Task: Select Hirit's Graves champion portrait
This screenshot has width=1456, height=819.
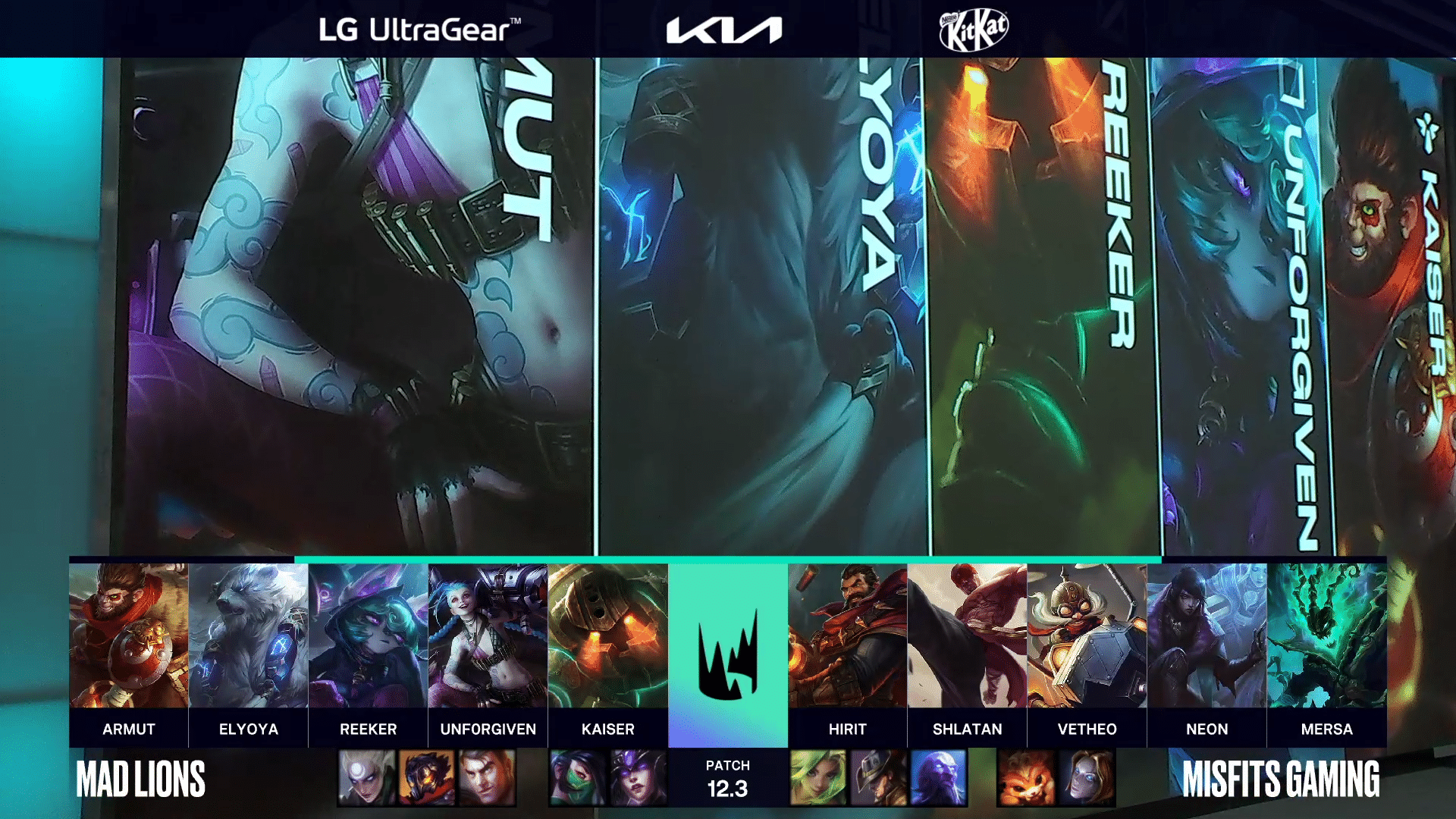Action: coord(848,635)
